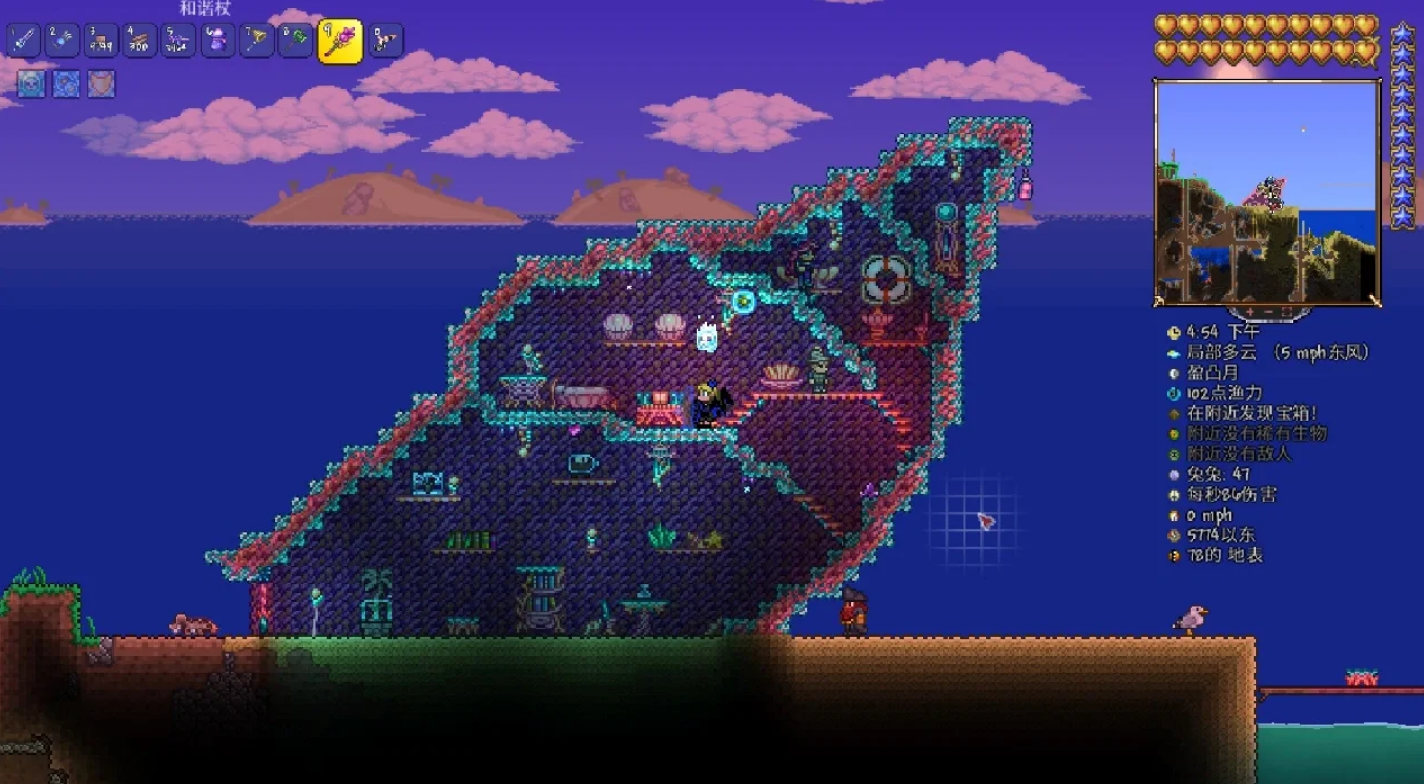Pick the platform stack in slot 4
Screen dimensions: 1424x784
(x=140, y=41)
